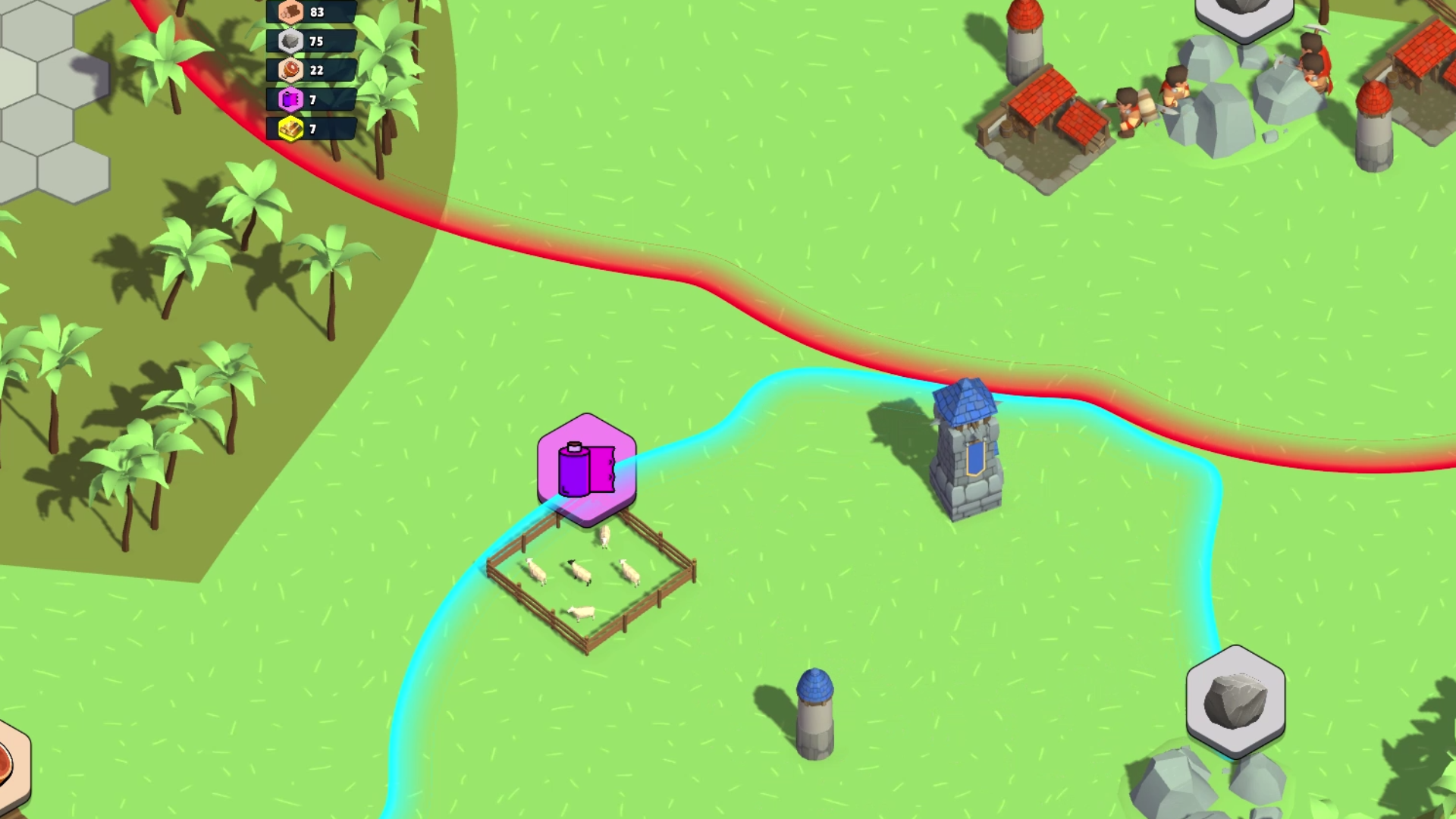Toggle selection of the large blue-roofed watchtower

tap(967, 447)
